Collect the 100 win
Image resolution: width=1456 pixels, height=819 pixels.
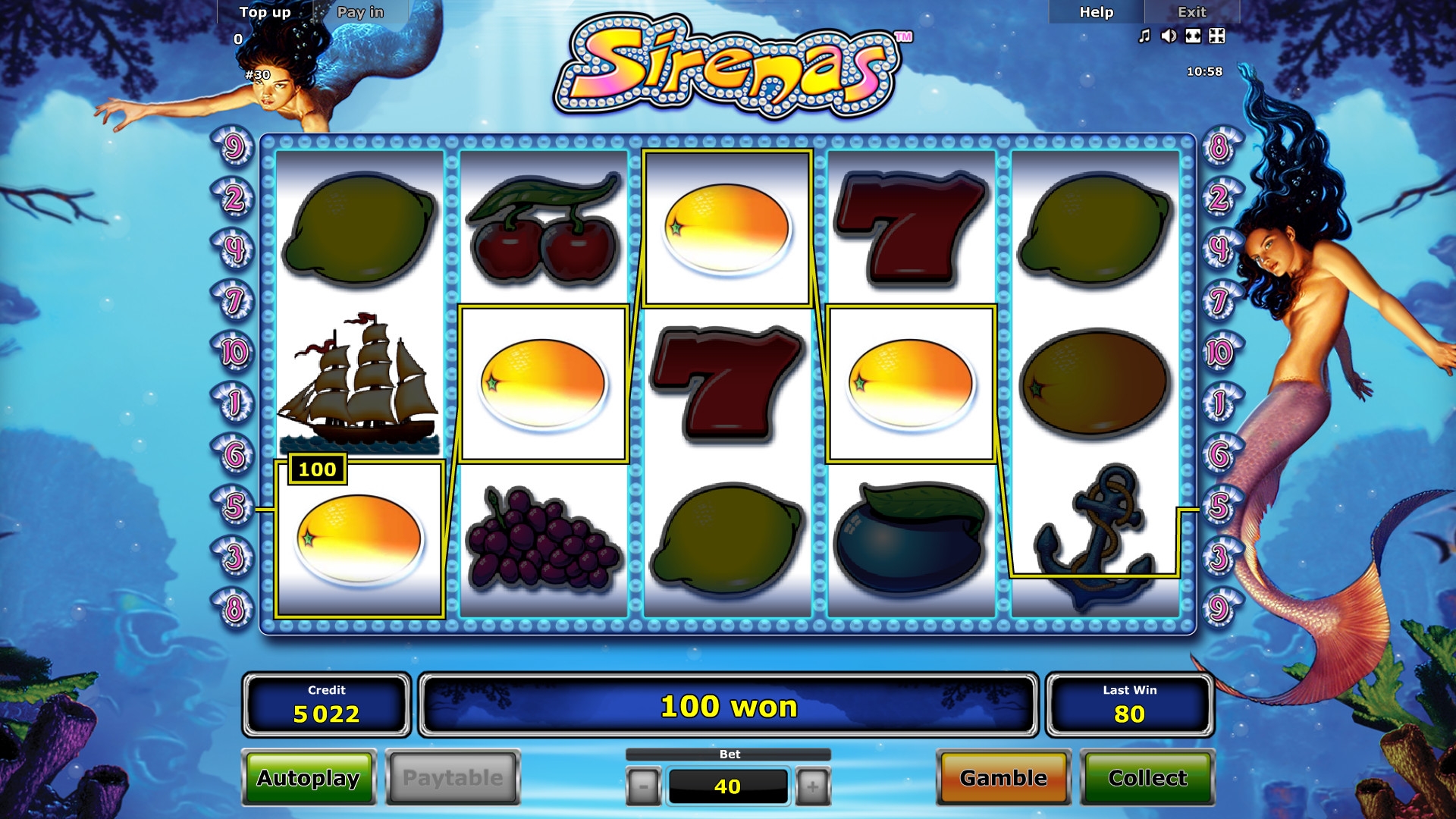(1147, 777)
